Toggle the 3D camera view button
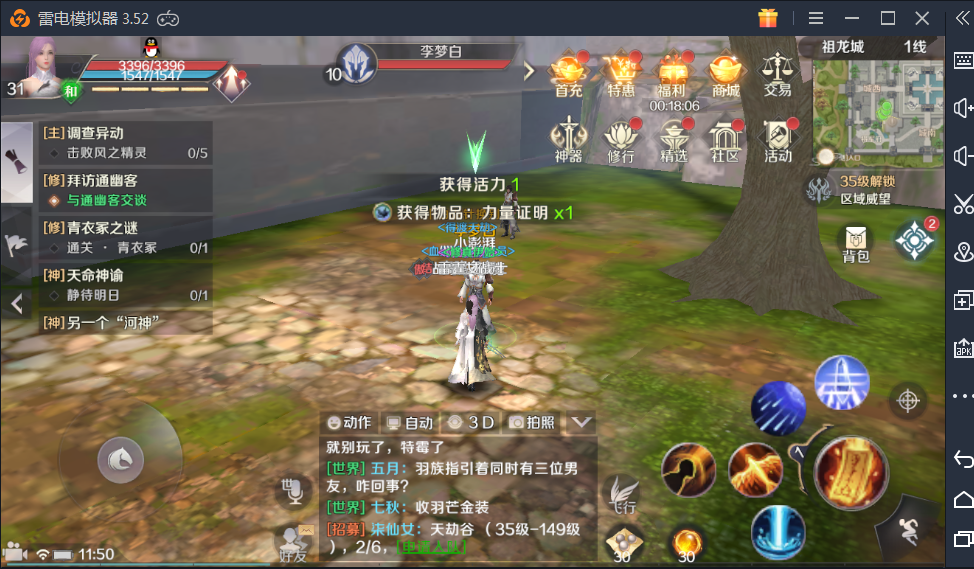The image size is (974, 569). point(471,422)
